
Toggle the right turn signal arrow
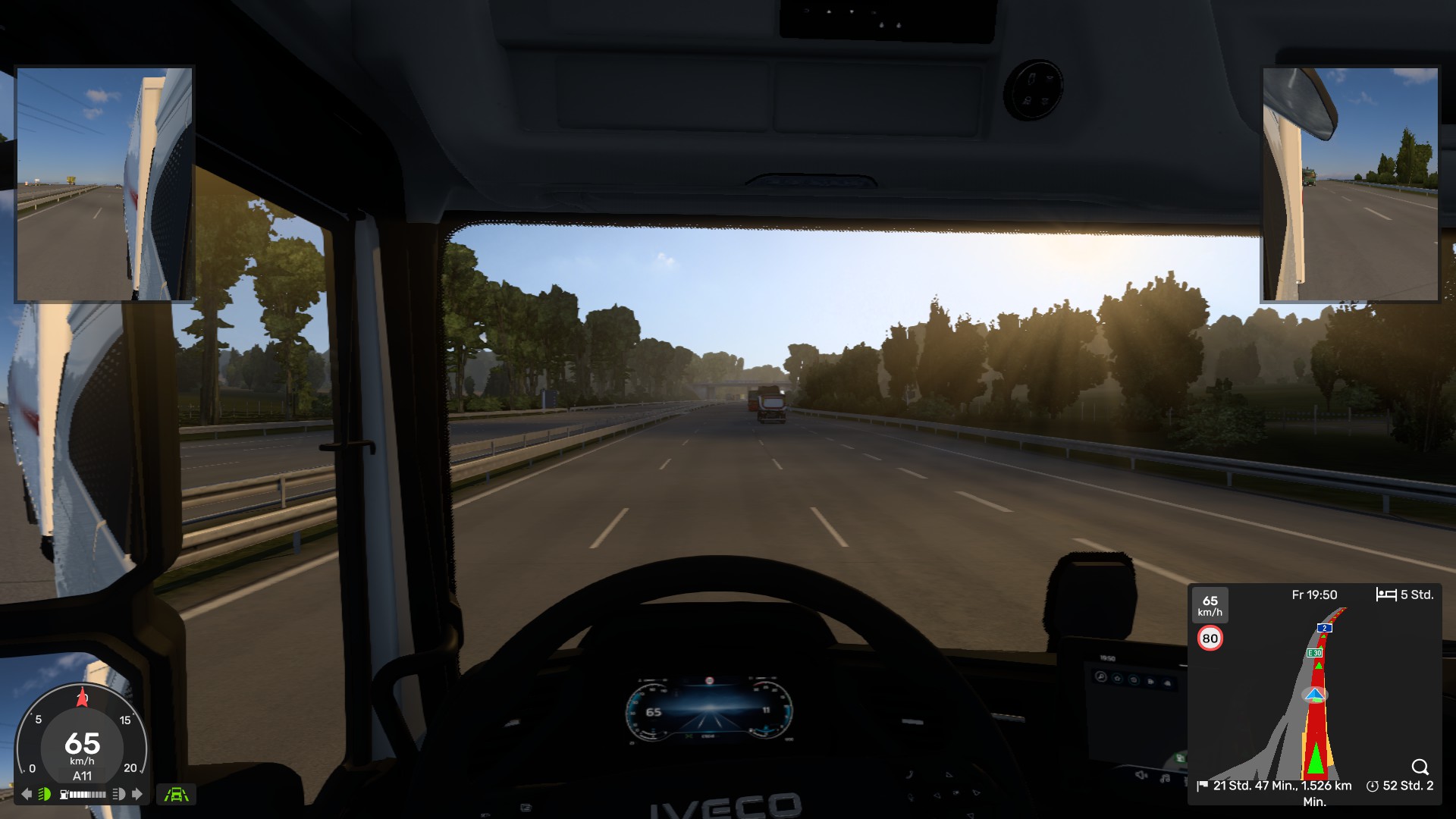[137, 794]
